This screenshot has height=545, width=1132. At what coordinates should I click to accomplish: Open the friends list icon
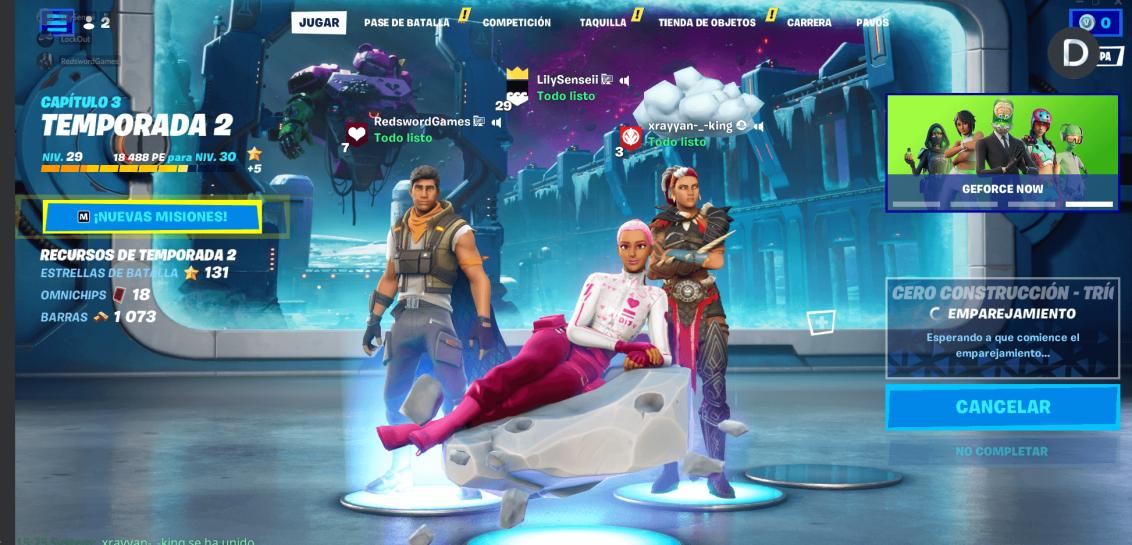96,22
